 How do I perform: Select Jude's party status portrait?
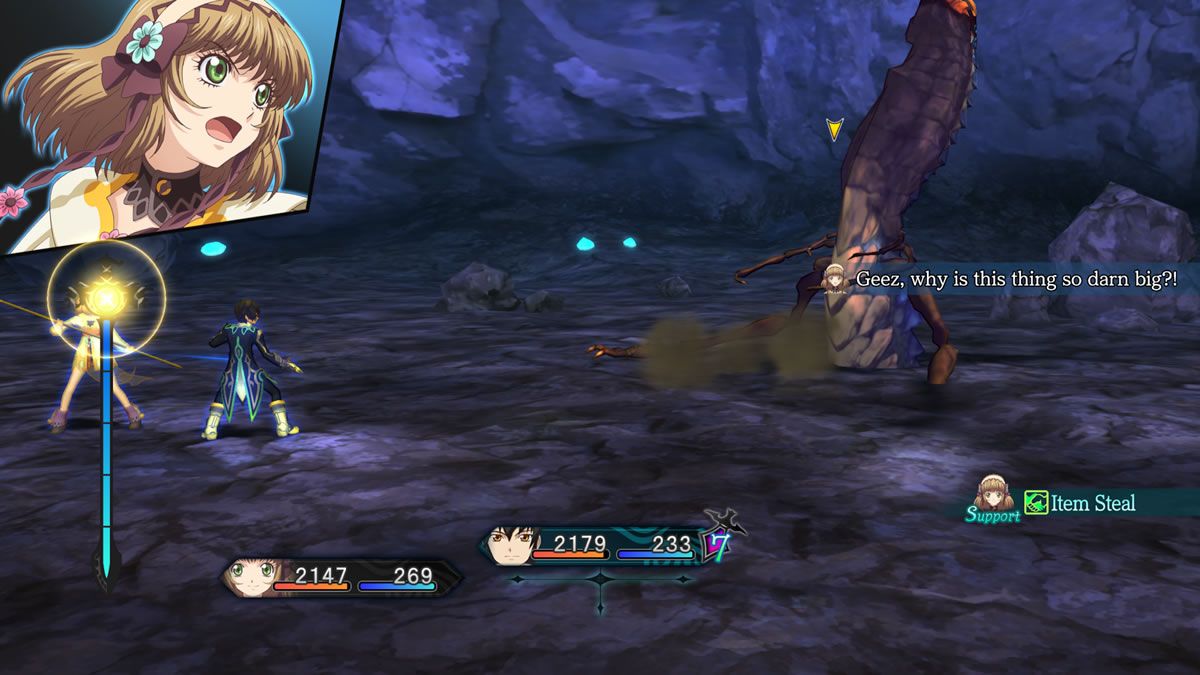(511, 546)
